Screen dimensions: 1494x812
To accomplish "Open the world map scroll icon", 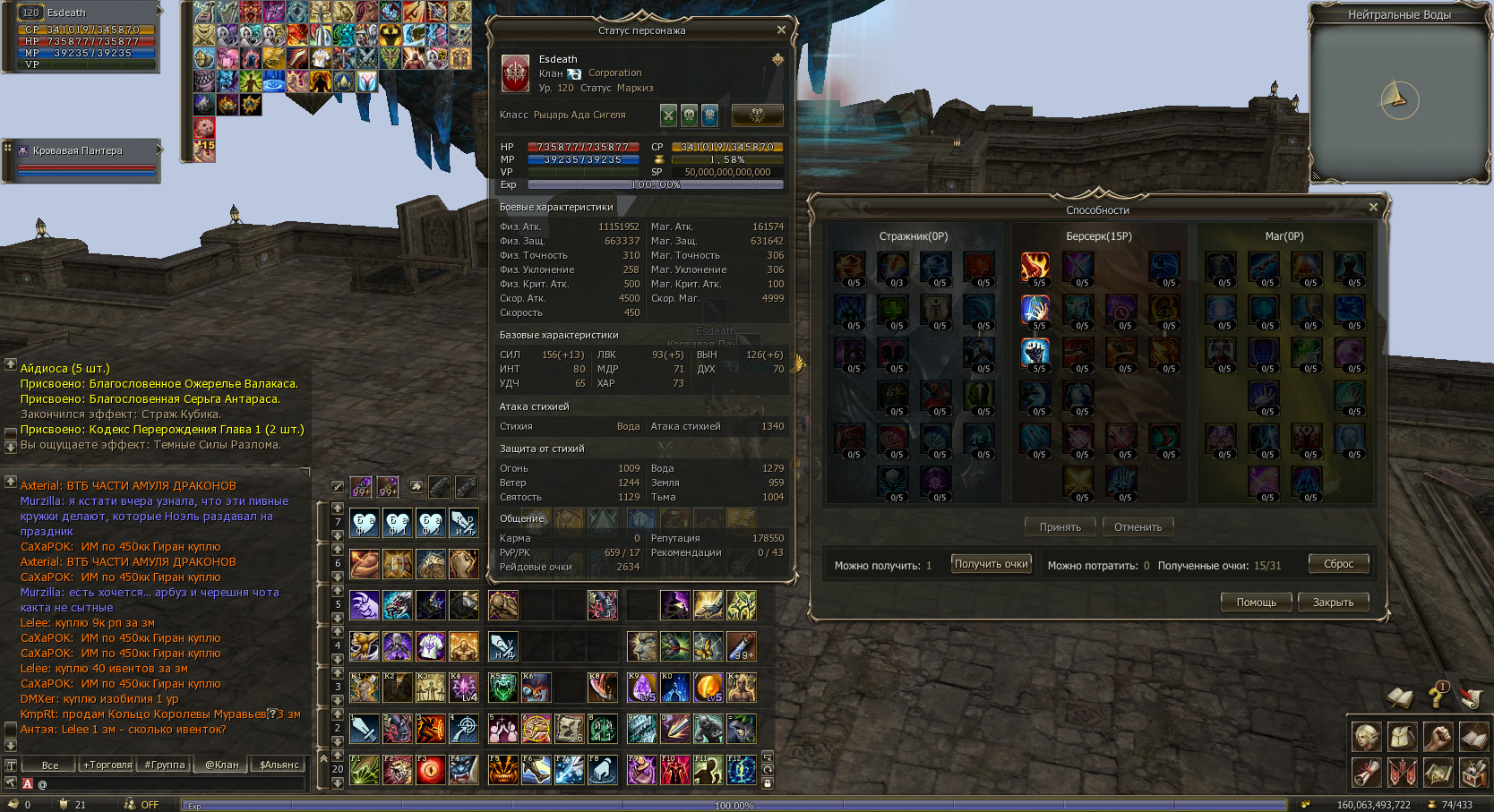I will point(1438,772).
